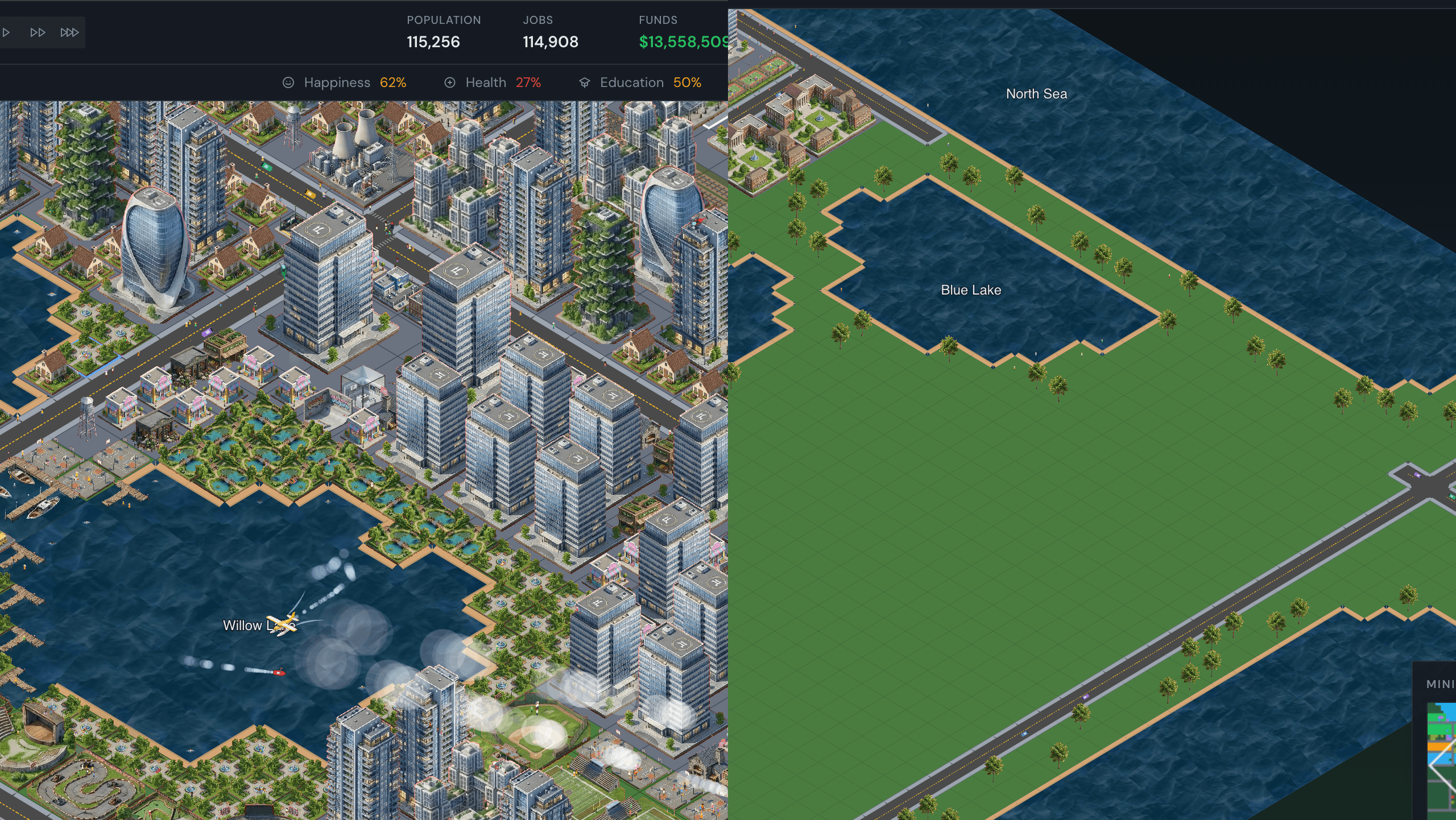Click the JOBS value 114,908
Viewport: 1456px width, 820px height.
point(551,42)
